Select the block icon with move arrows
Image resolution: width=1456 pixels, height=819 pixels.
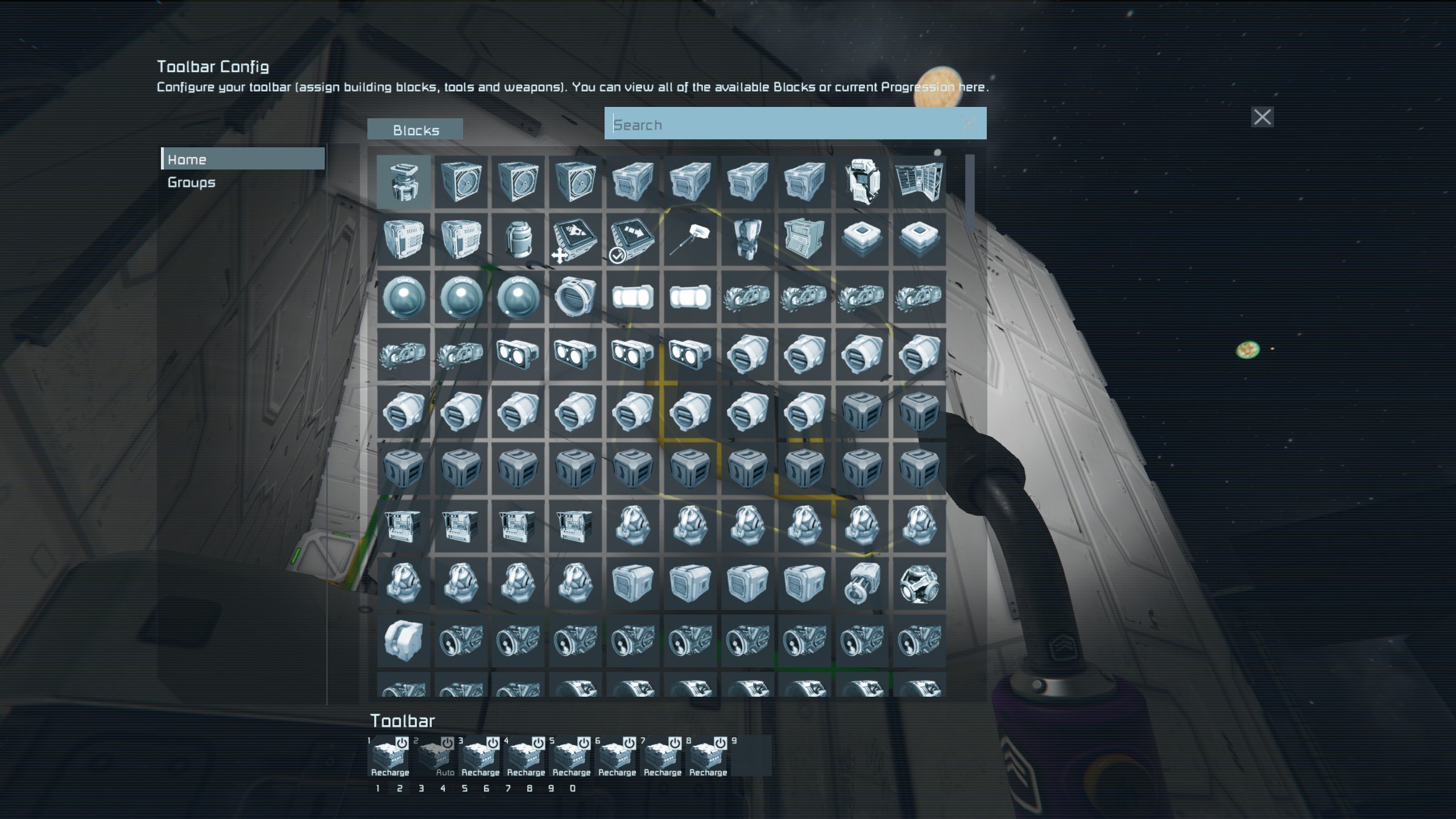[x=575, y=239]
